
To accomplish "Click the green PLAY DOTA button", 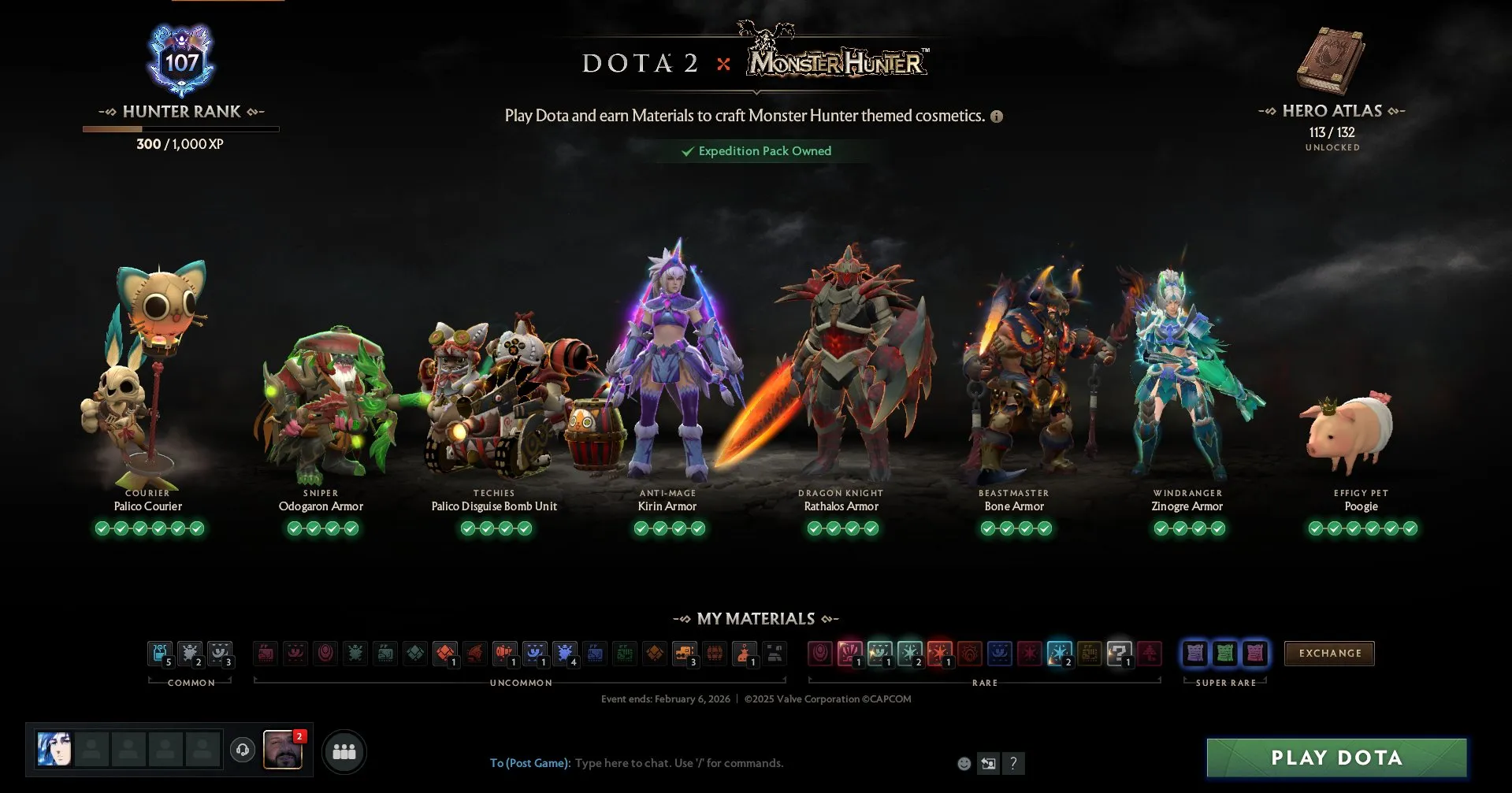I will pos(1336,758).
